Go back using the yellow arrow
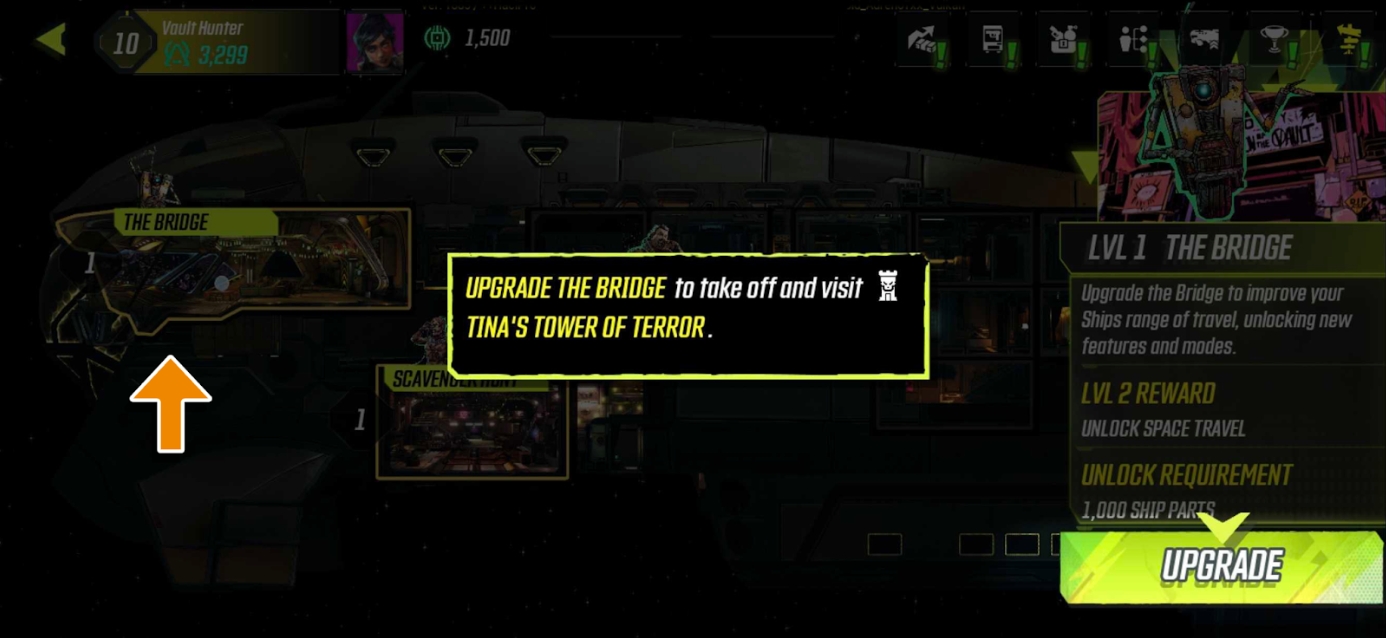Image resolution: width=1386 pixels, height=638 pixels. (x=51, y=40)
